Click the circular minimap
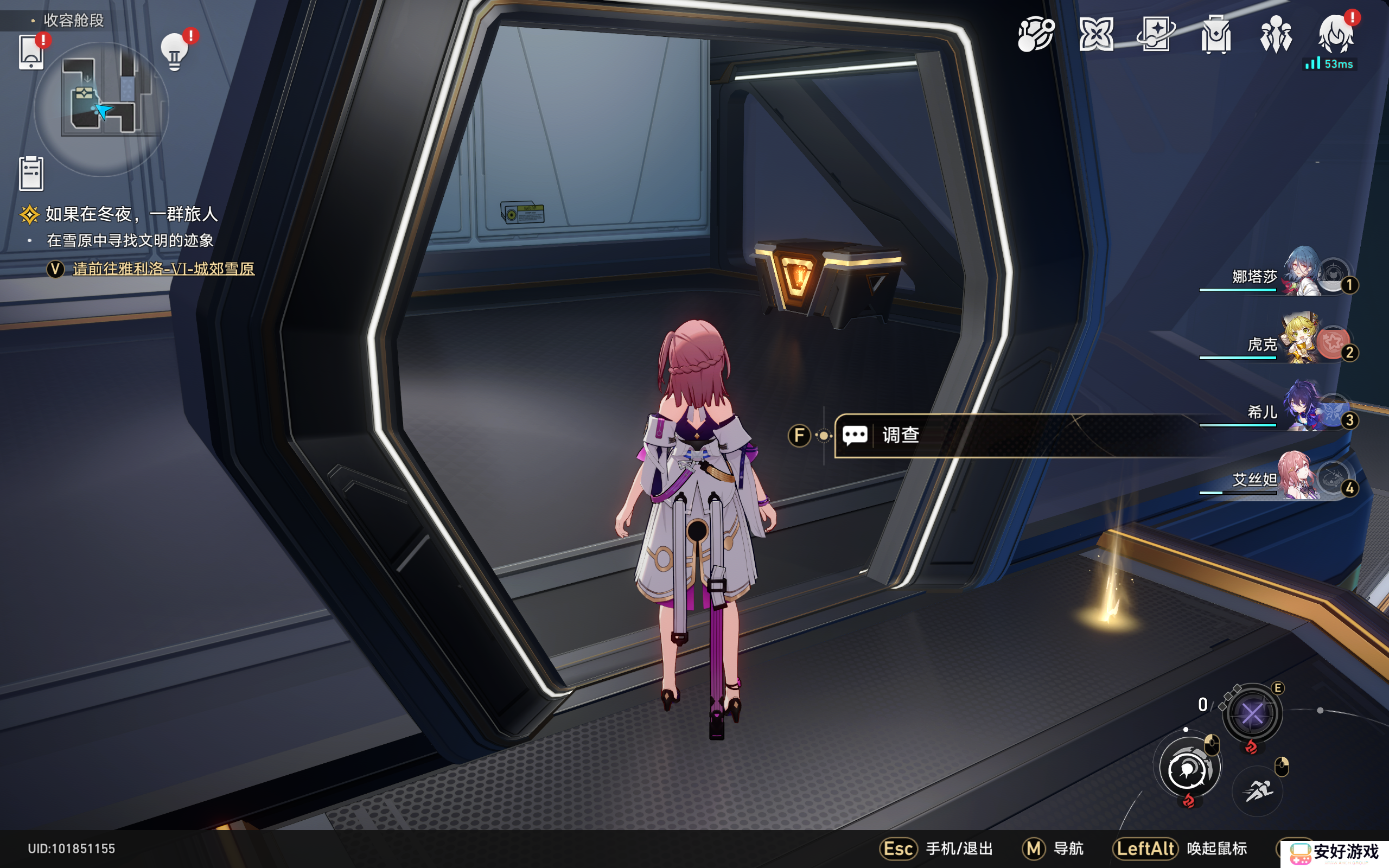Image resolution: width=1389 pixels, height=868 pixels. pos(101,109)
